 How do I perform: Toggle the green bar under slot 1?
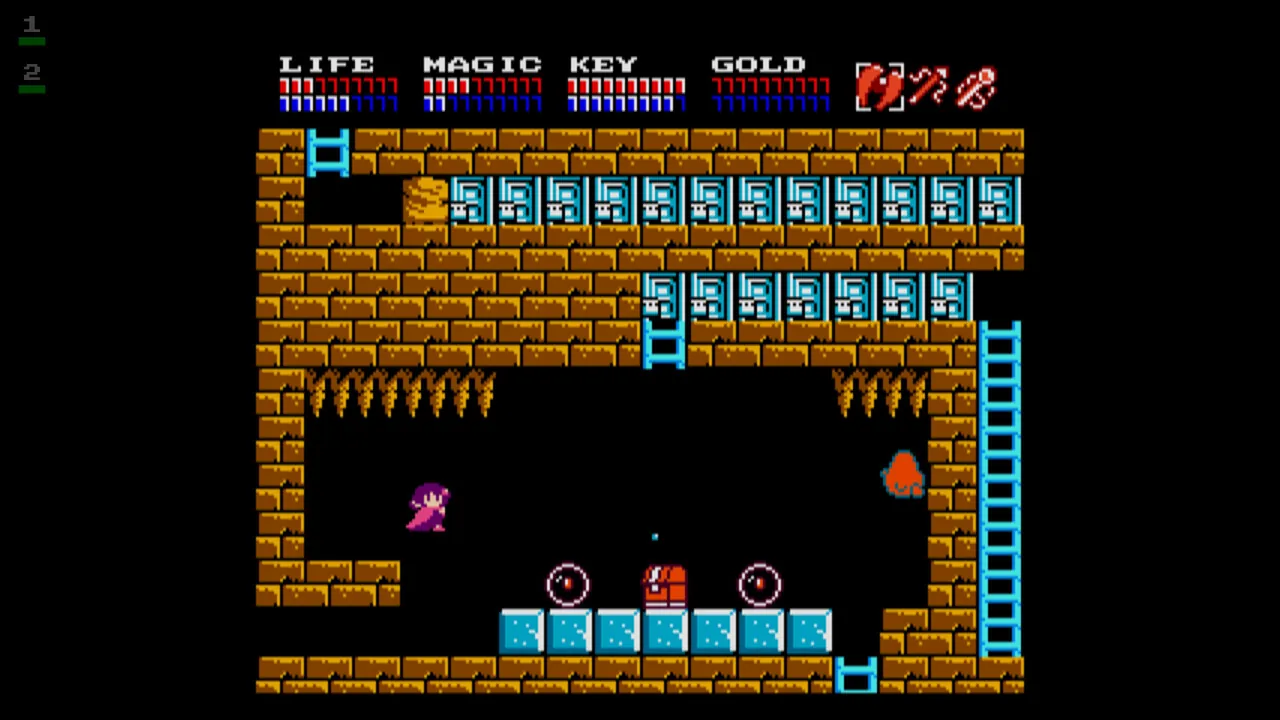[x=31, y=44]
